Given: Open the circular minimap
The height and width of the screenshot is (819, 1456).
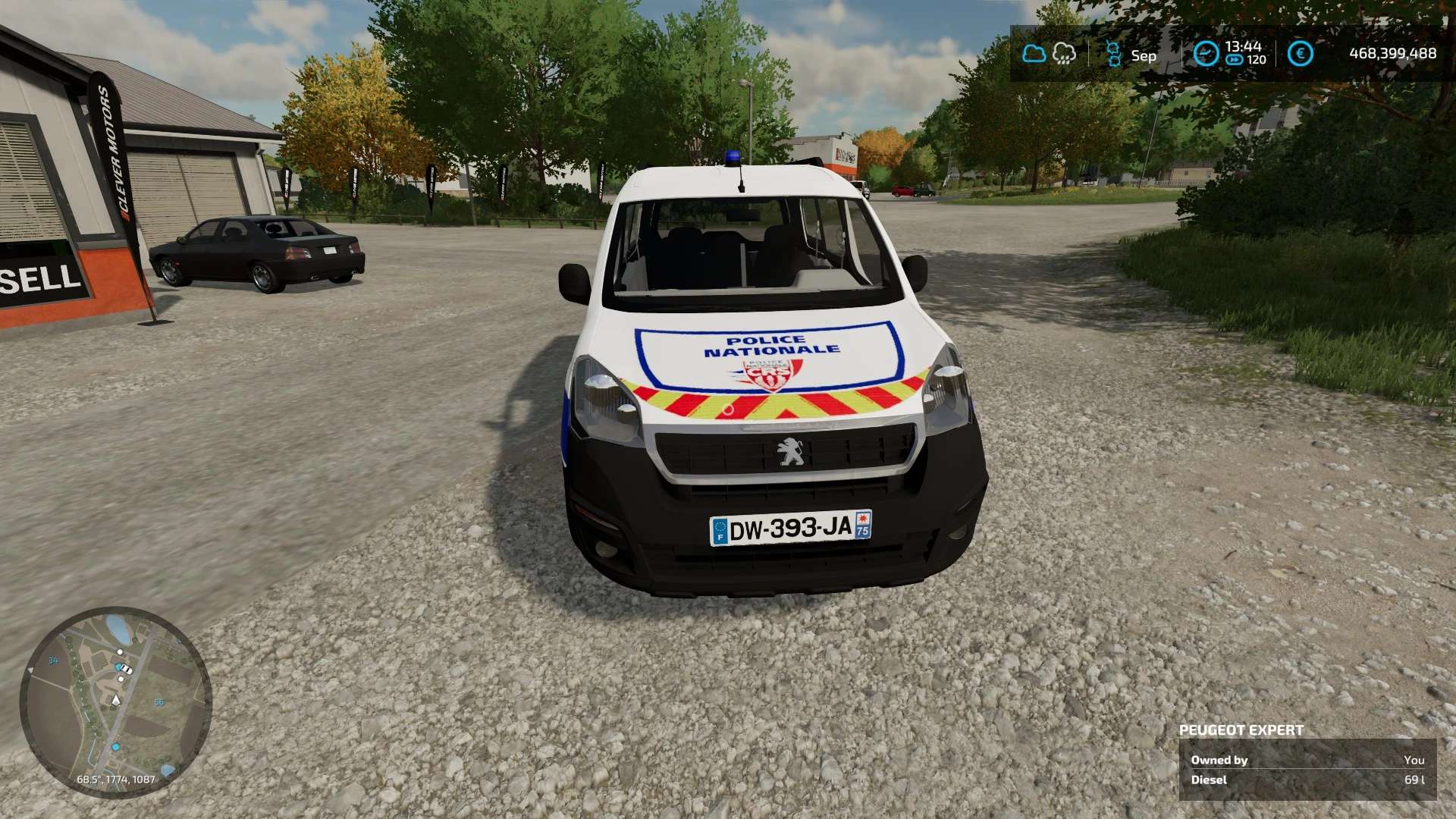Looking at the screenshot, I should [115, 701].
